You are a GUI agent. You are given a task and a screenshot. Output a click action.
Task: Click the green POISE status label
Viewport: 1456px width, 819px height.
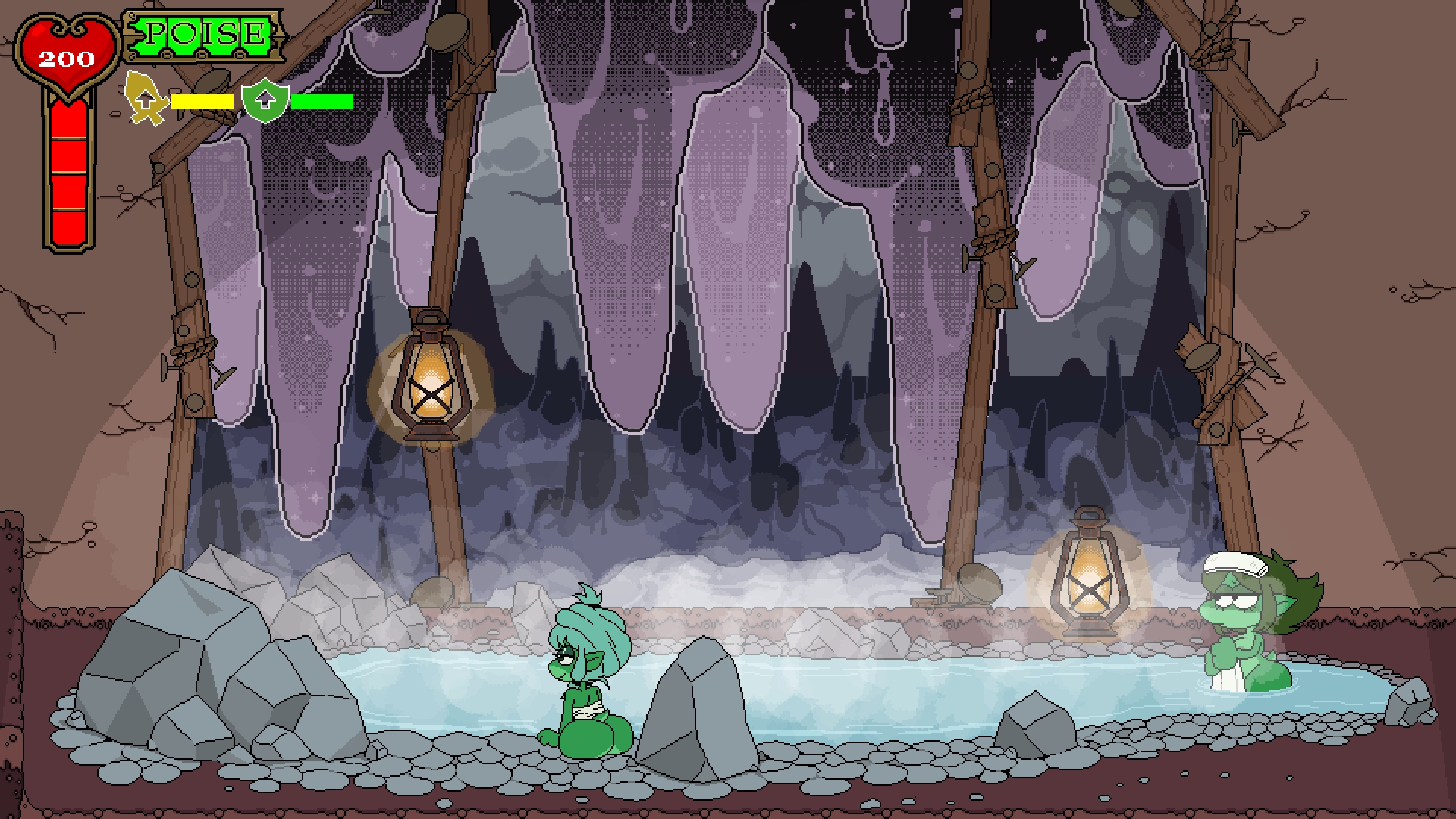pyautogui.click(x=204, y=35)
